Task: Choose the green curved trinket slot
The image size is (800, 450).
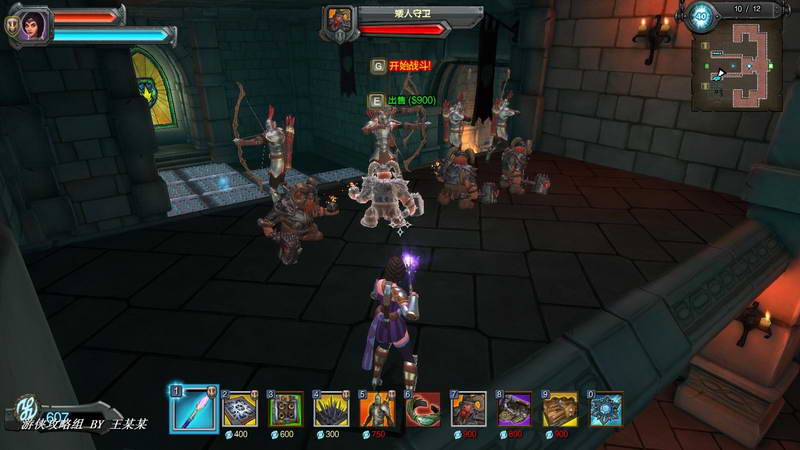Action: click(424, 409)
